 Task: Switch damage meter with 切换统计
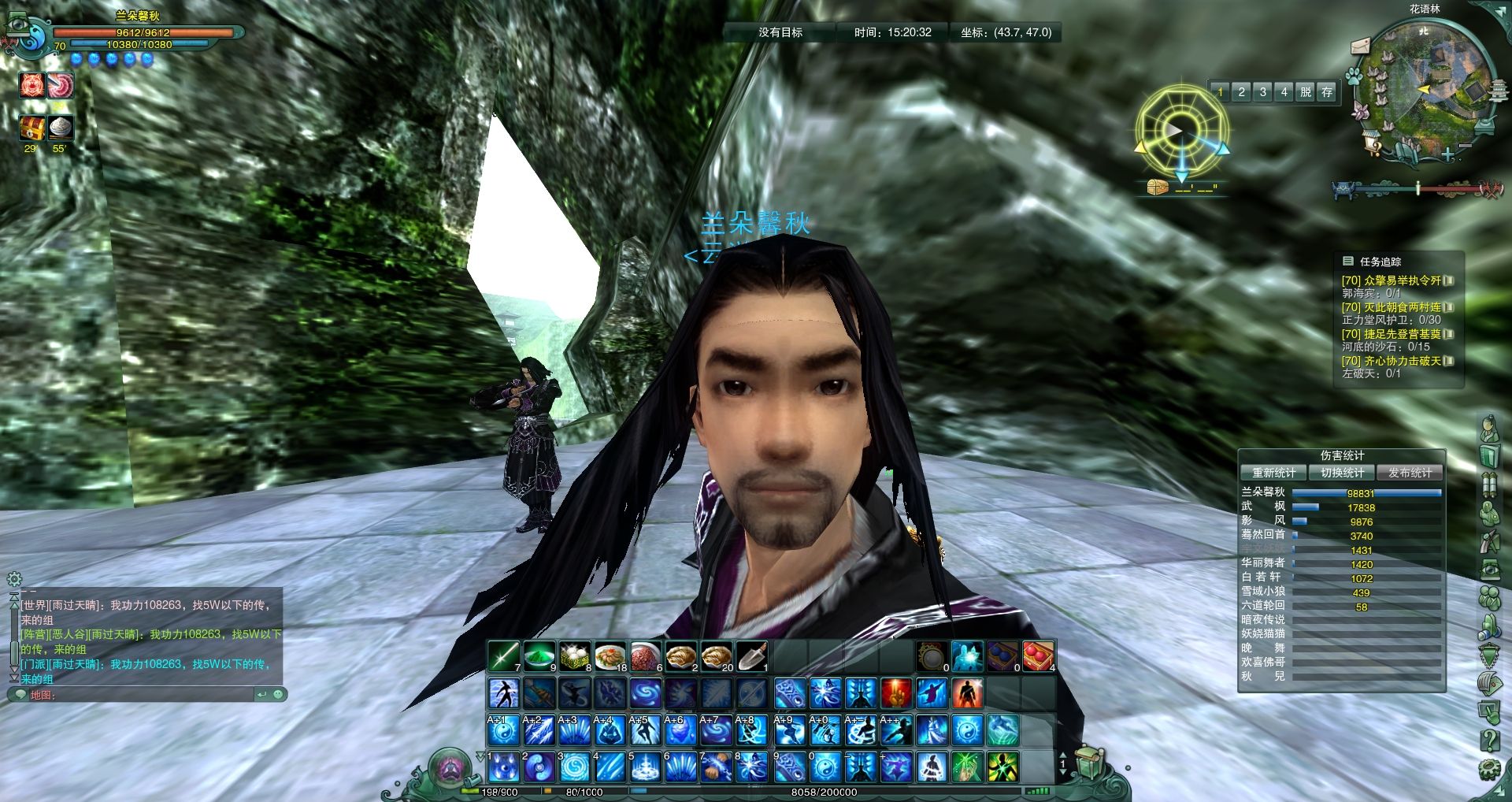1342,473
